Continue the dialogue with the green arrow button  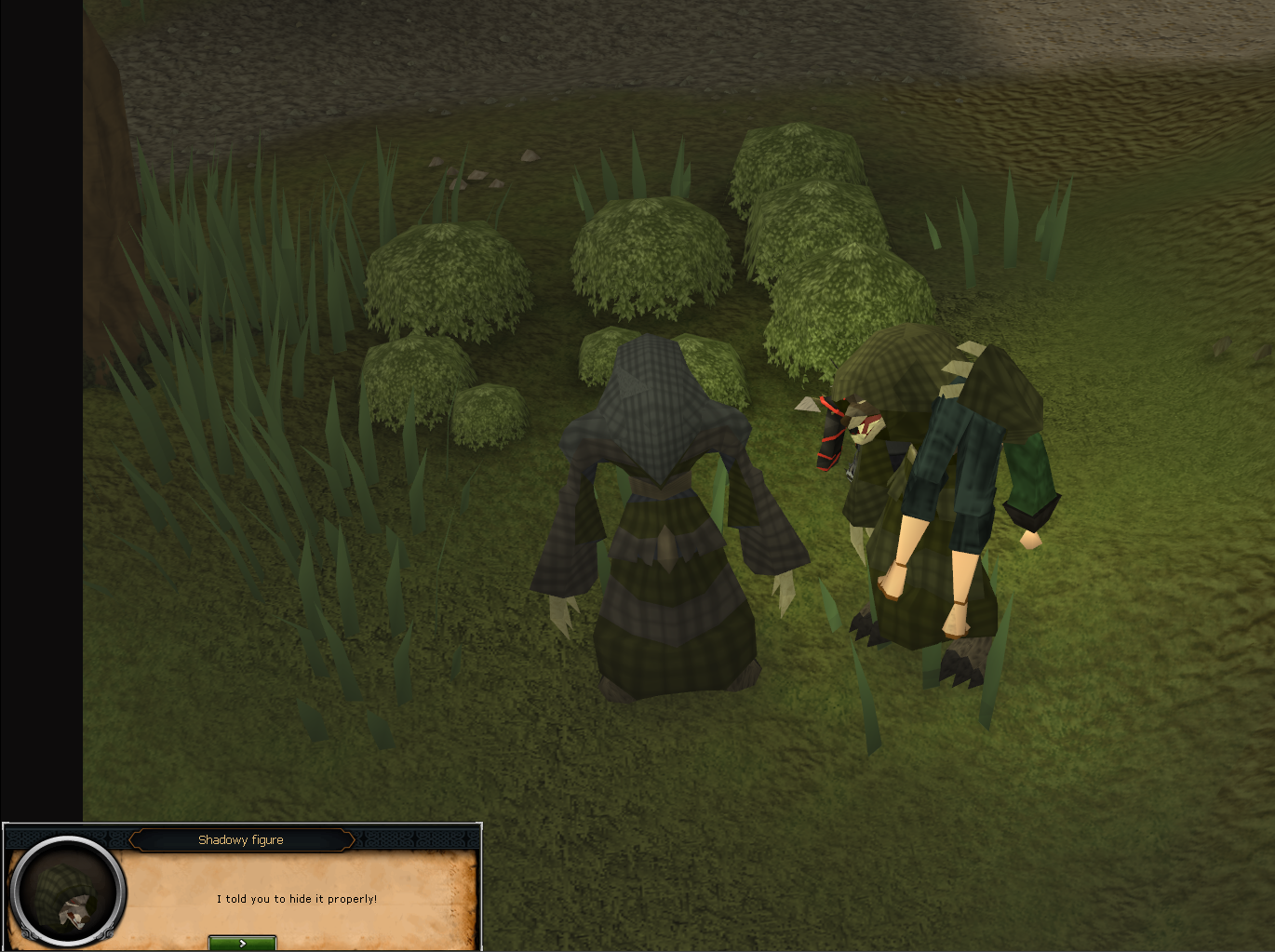(x=242, y=943)
